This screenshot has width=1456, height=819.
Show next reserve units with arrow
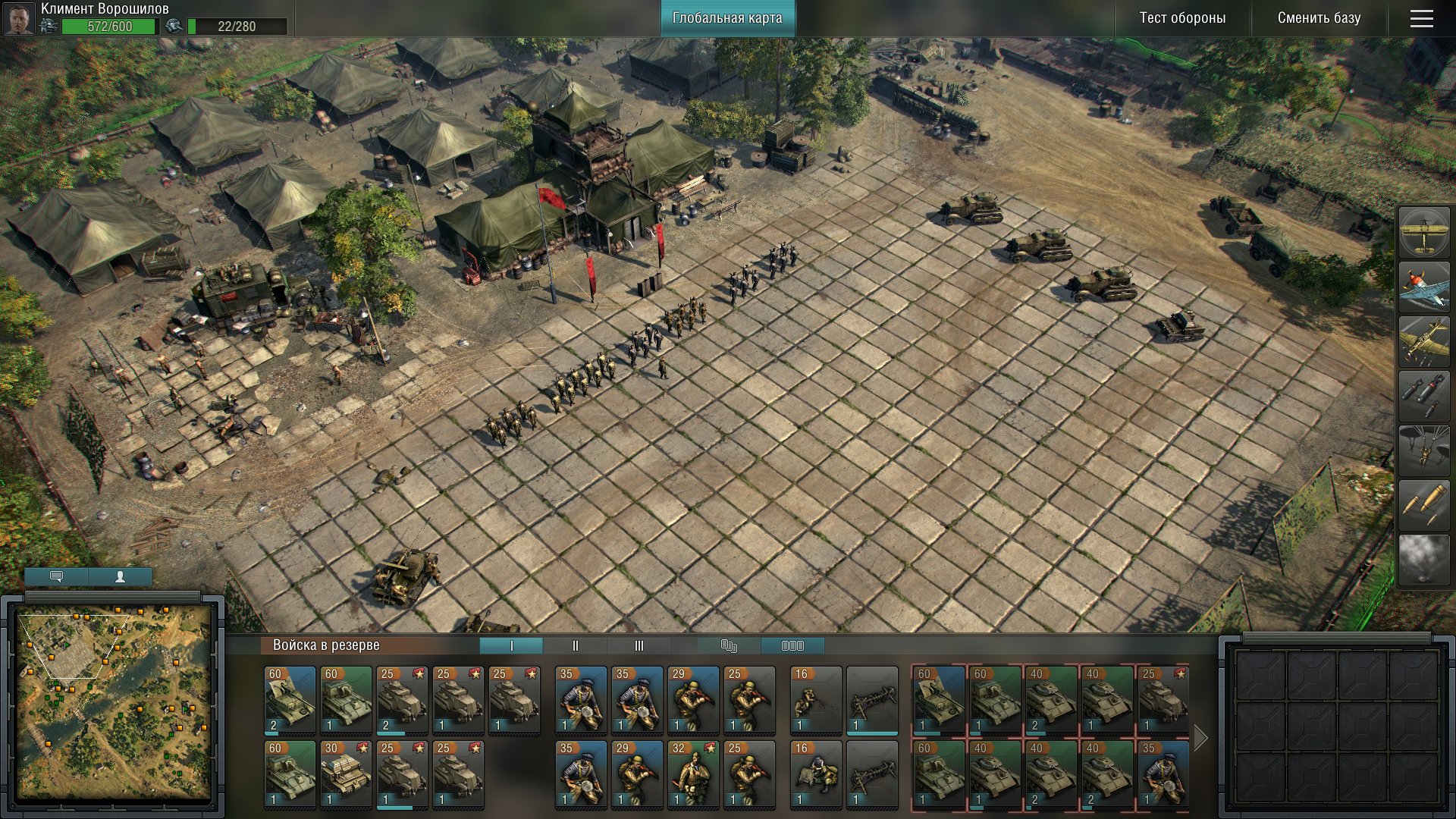click(1200, 737)
